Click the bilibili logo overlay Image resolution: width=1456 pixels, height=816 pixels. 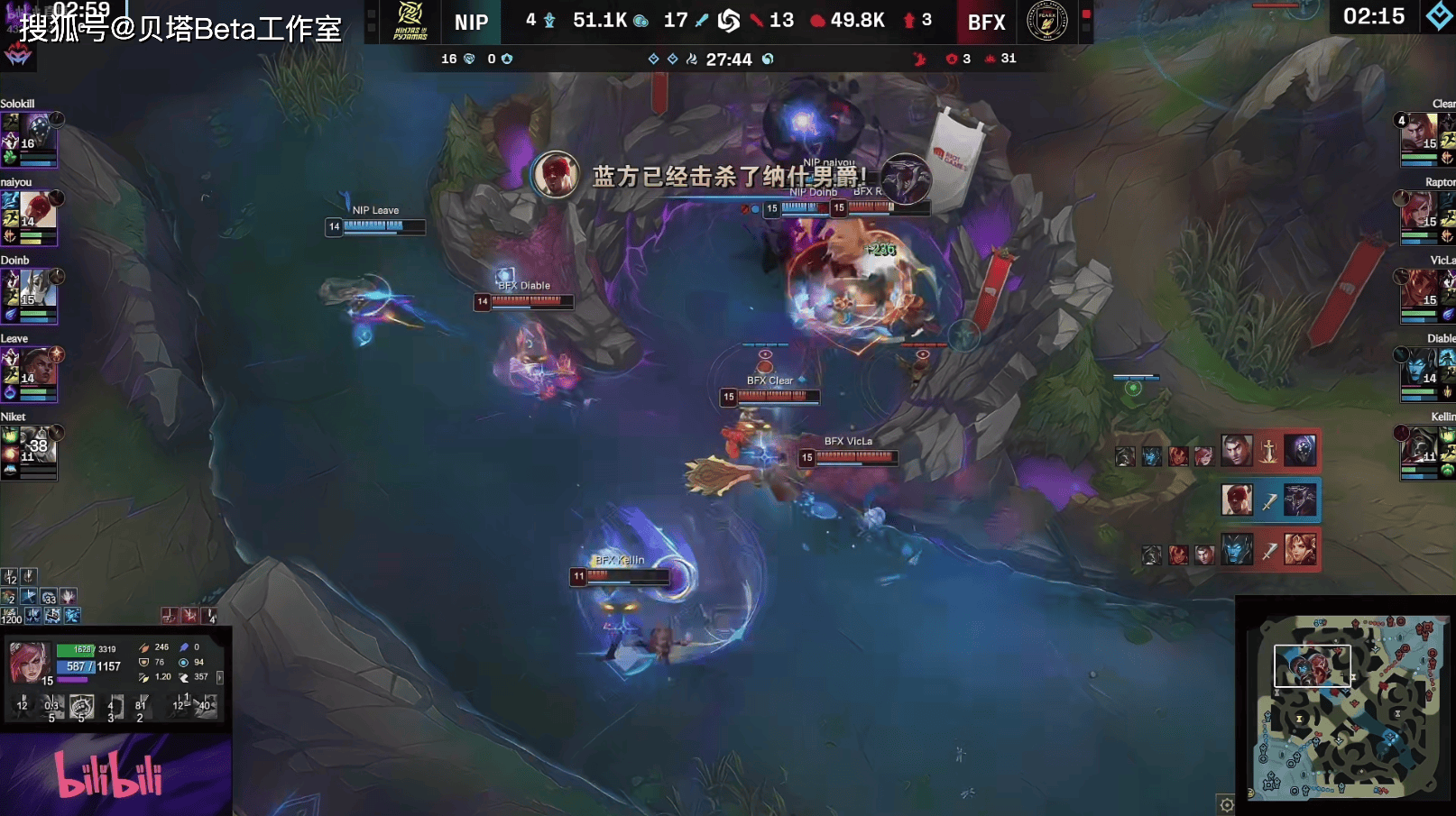tap(109, 774)
